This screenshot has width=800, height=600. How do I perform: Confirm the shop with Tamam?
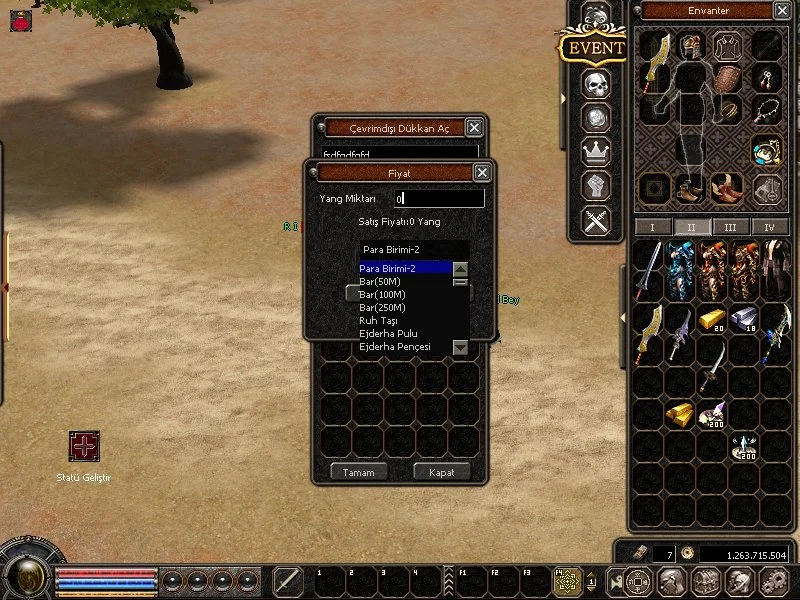click(358, 472)
